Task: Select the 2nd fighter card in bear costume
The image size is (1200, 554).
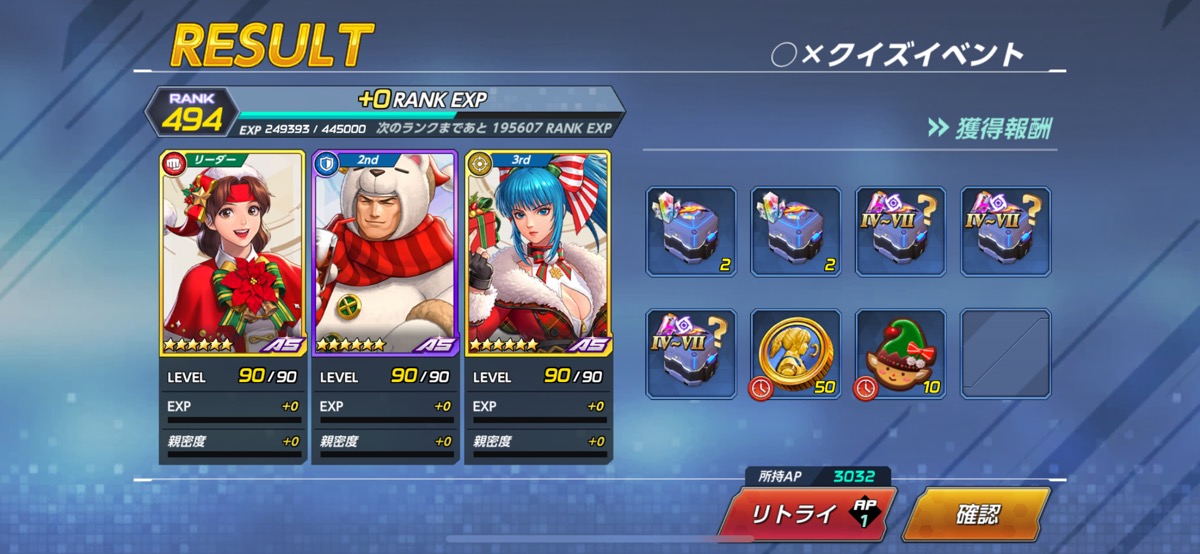Action: click(x=385, y=255)
